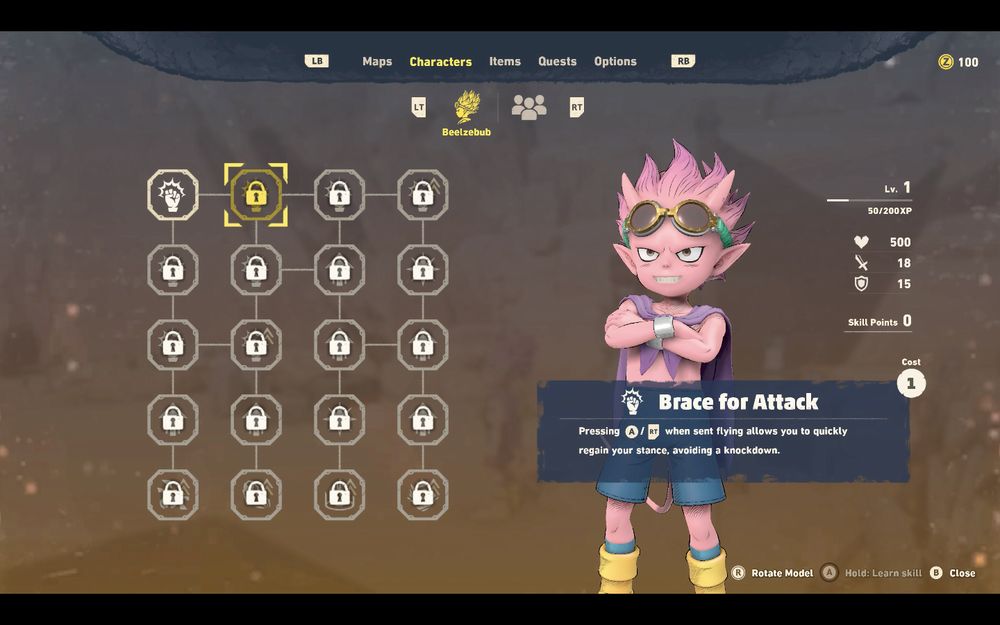The height and width of the screenshot is (625, 1000).
Task: Open the Characters tab
Action: click(x=440, y=61)
